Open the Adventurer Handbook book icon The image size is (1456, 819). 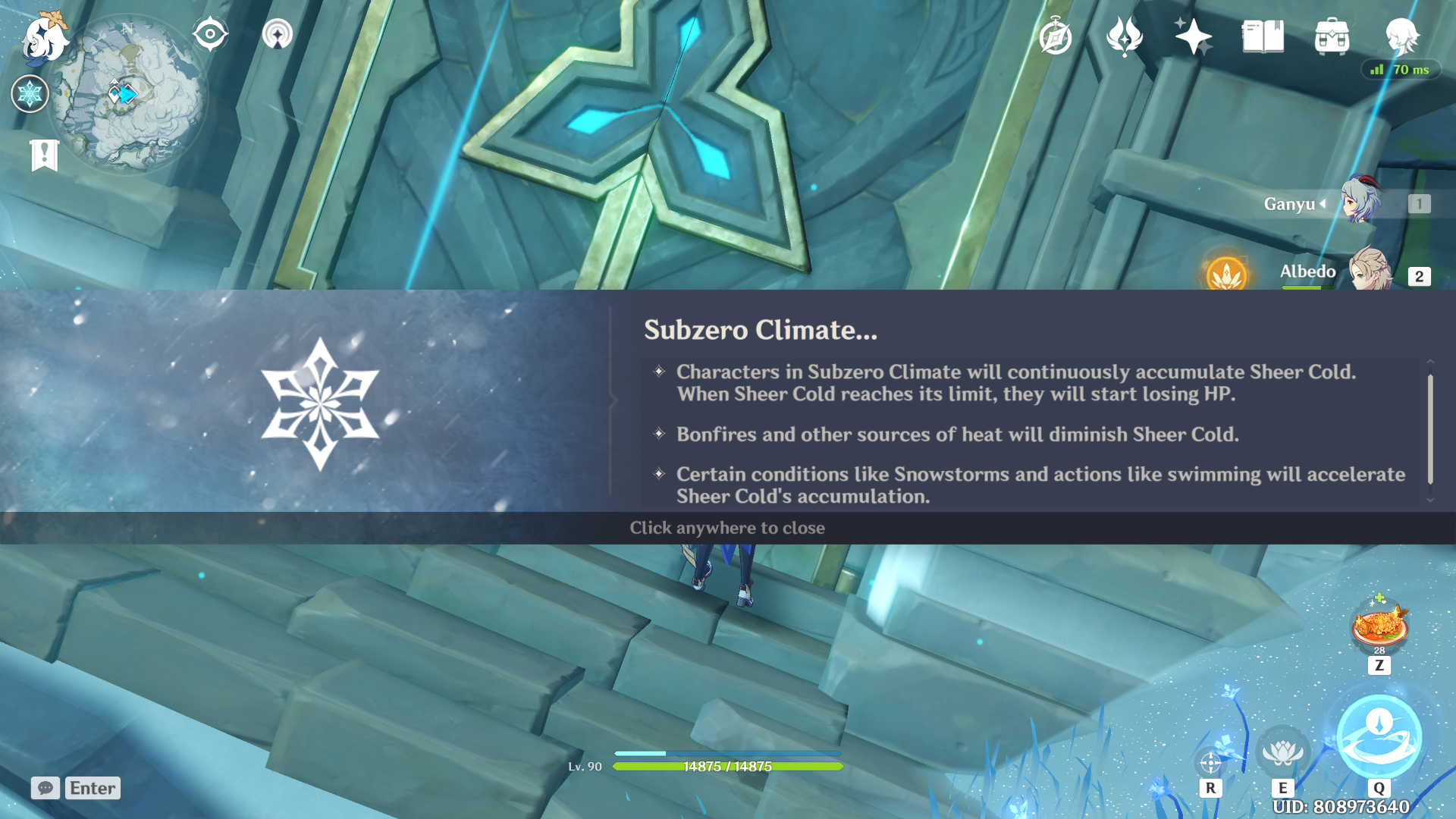[1263, 36]
